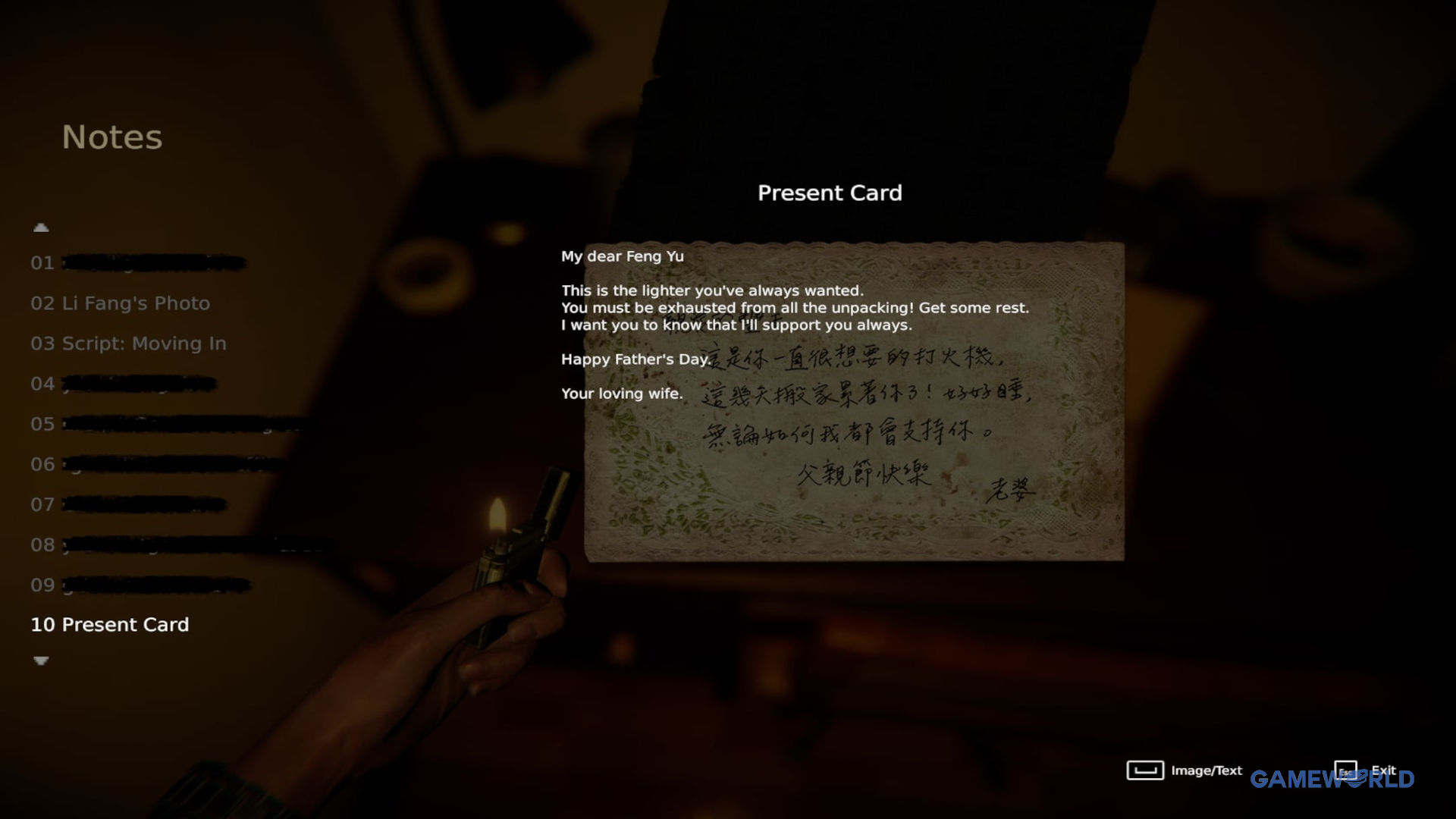This screenshot has height=819, width=1456.
Task: Click the down arrow below the notes list
Action: [41, 661]
